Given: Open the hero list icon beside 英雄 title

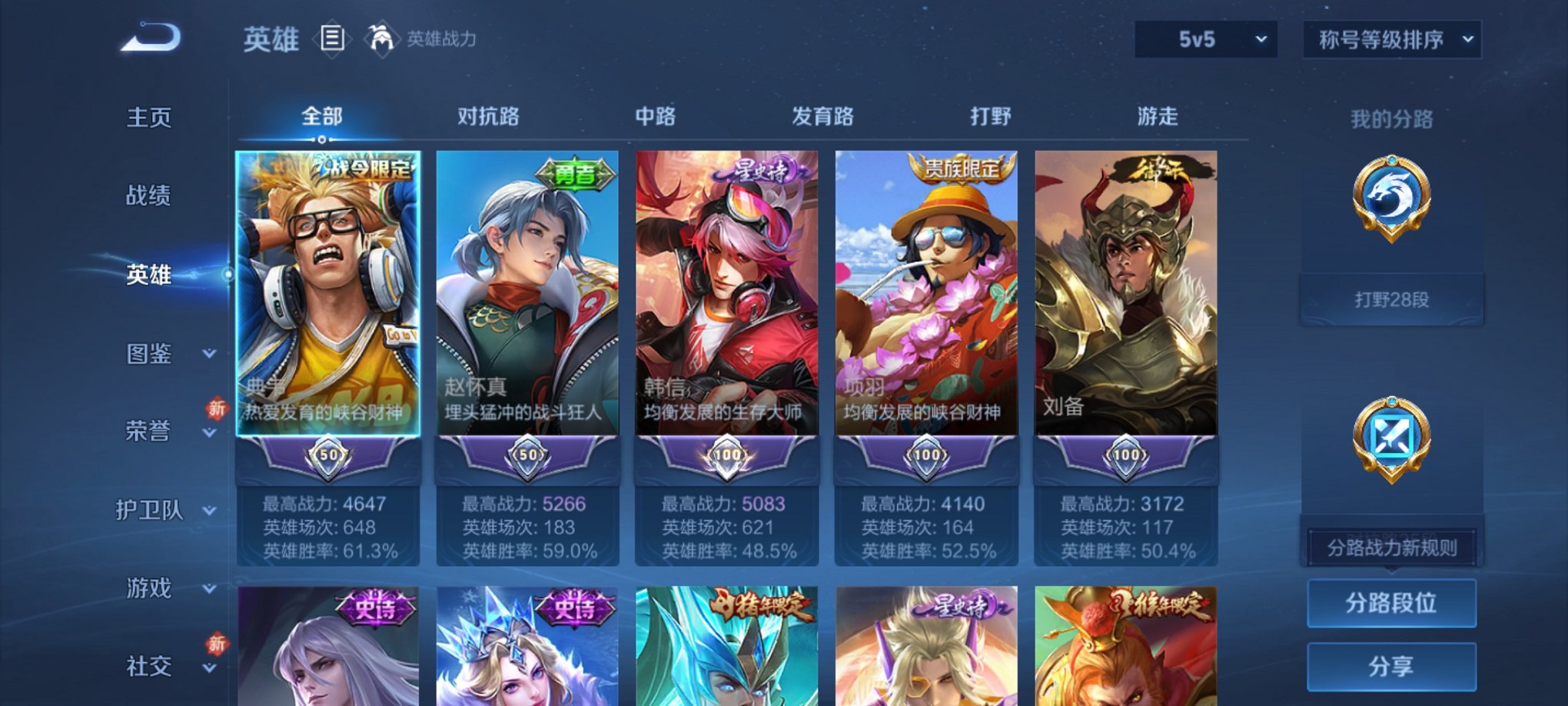Looking at the screenshot, I should click(334, 39).
